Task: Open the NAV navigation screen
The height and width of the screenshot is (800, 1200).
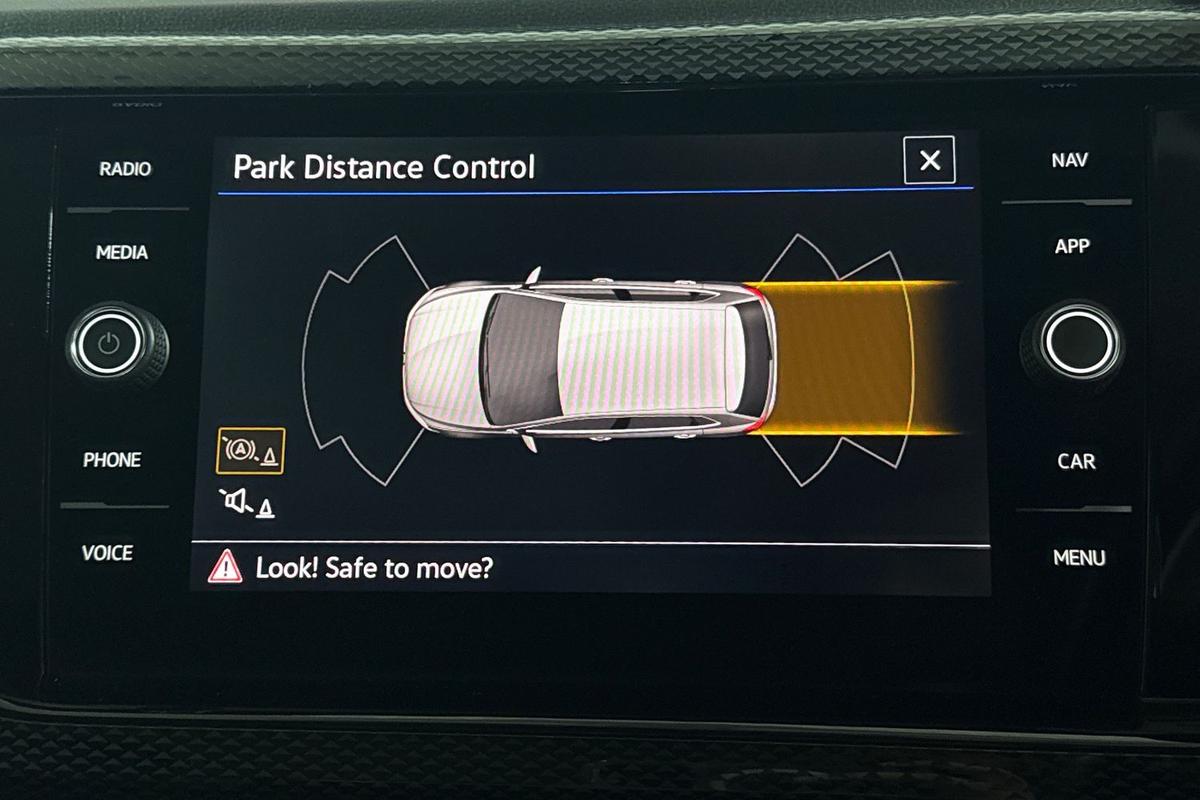Action: (x=1070, y=160)
